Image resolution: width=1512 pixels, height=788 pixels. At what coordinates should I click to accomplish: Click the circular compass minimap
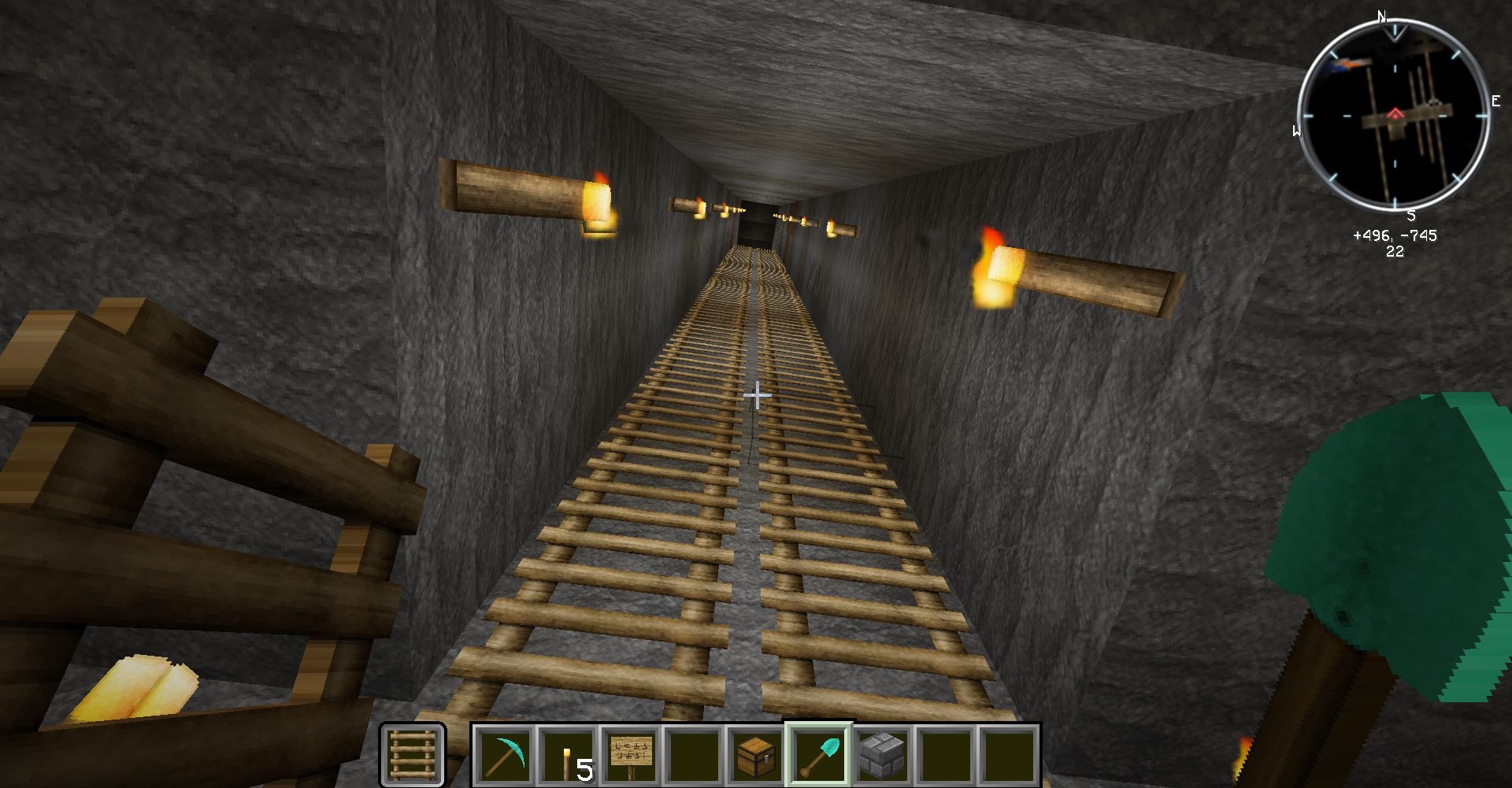1393,117
